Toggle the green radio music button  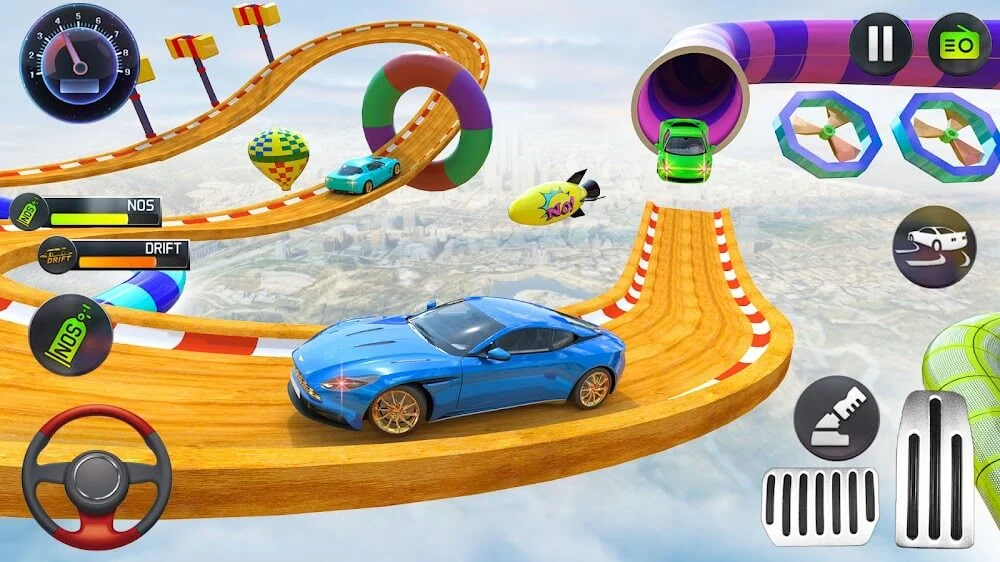click(958, 44)
